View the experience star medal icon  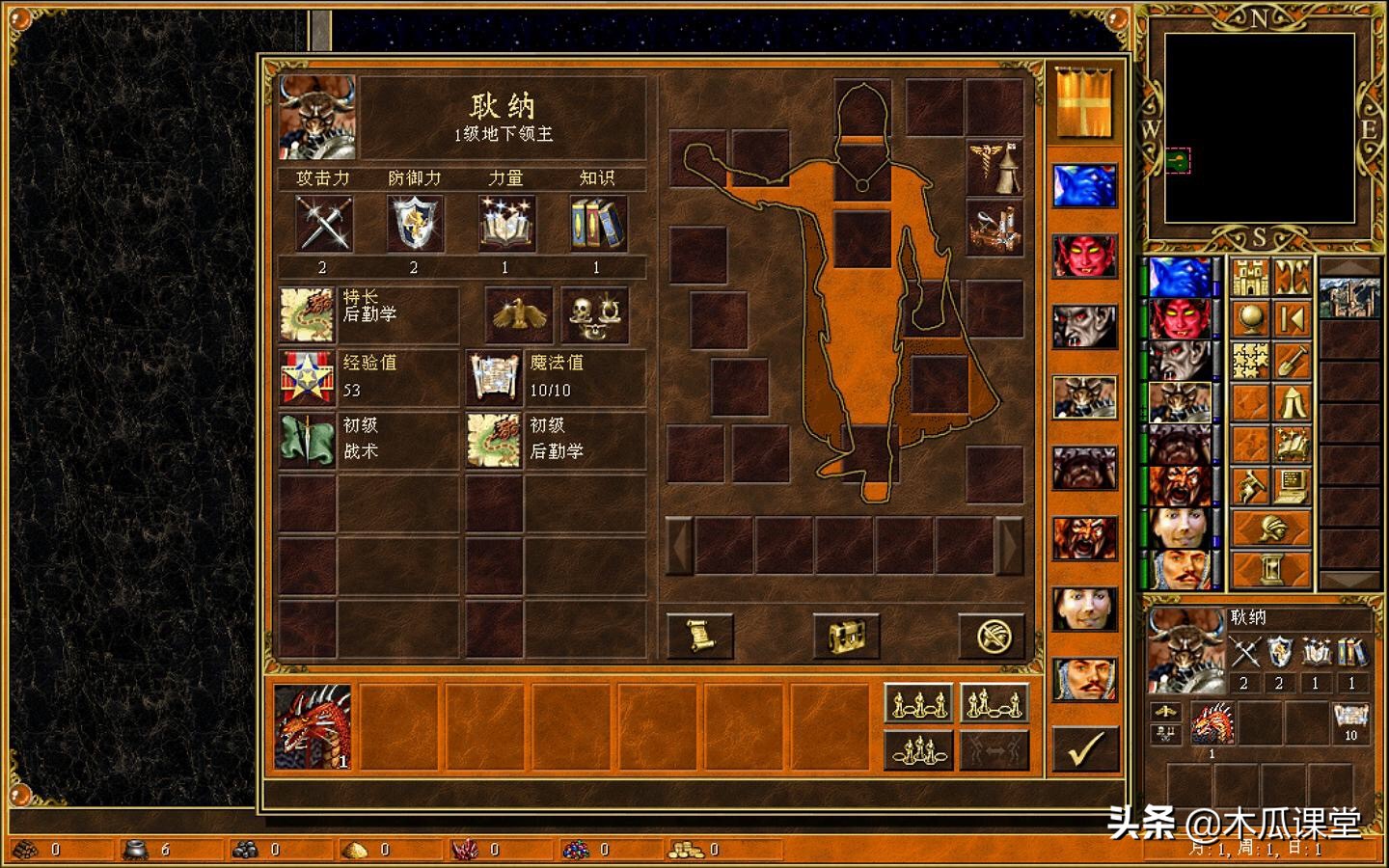307,376
